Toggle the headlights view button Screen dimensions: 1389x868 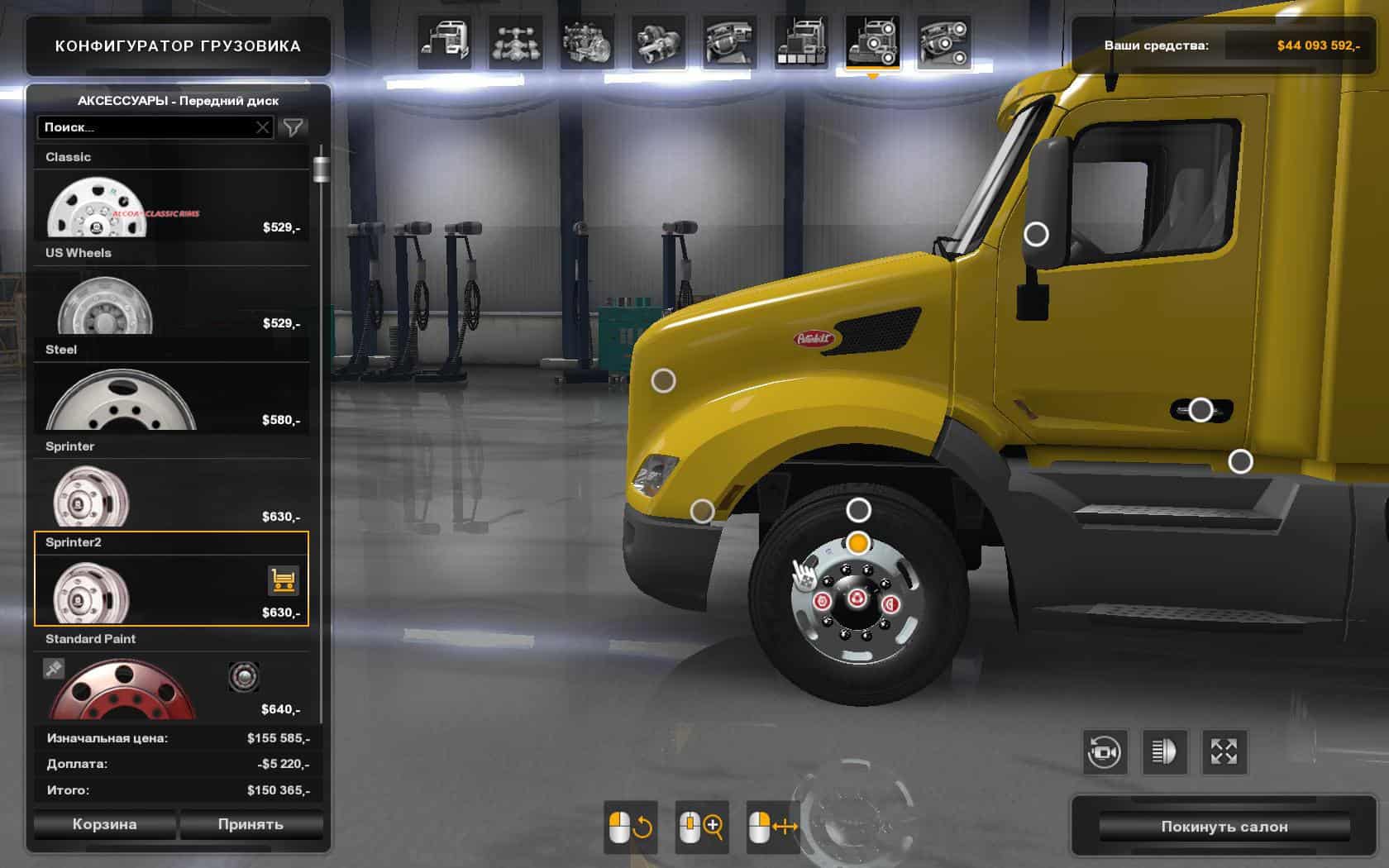tap(1164, 751)
